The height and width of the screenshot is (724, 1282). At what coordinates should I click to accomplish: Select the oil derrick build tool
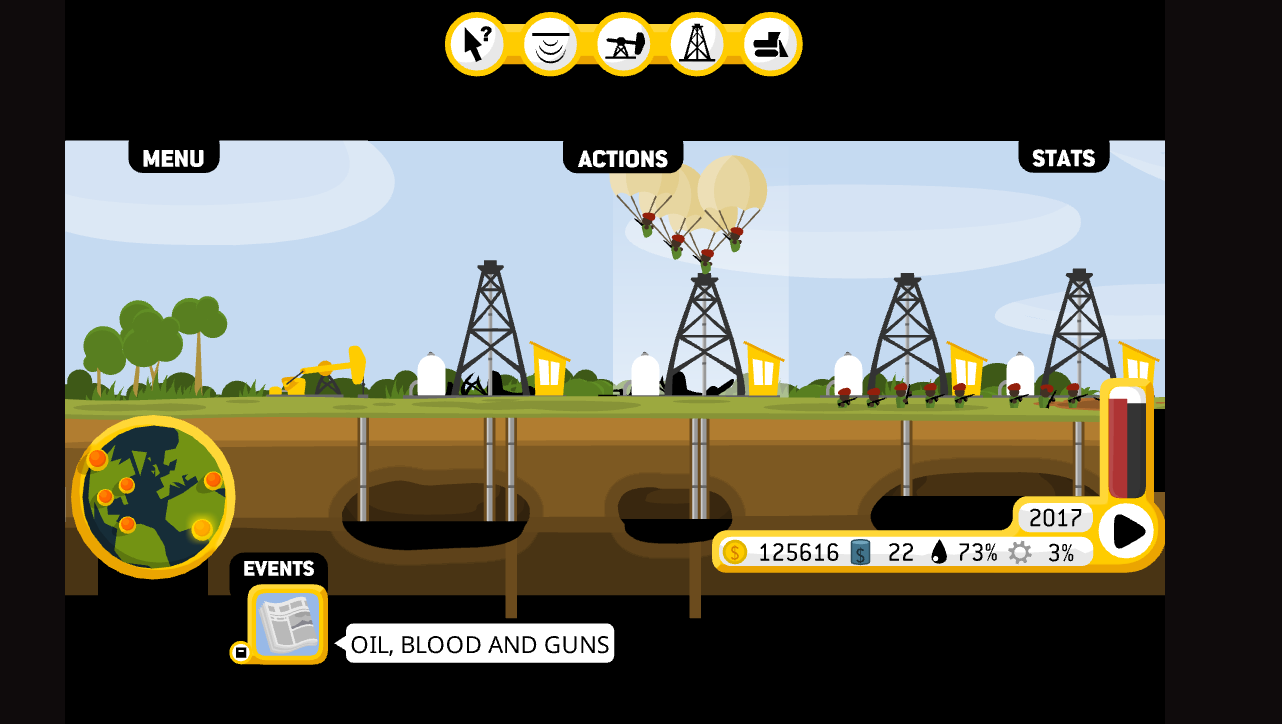[x=697, y=44]
